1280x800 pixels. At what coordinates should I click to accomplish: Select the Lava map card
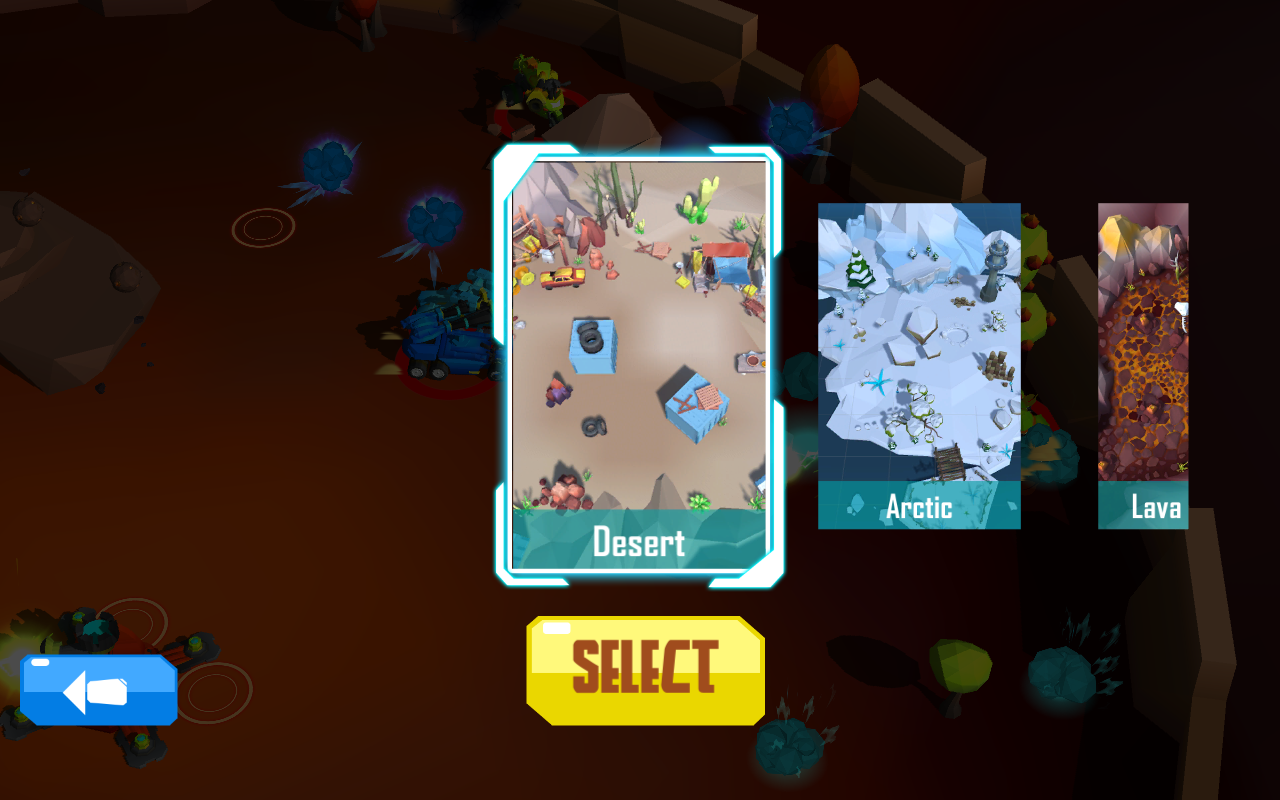1143,365
